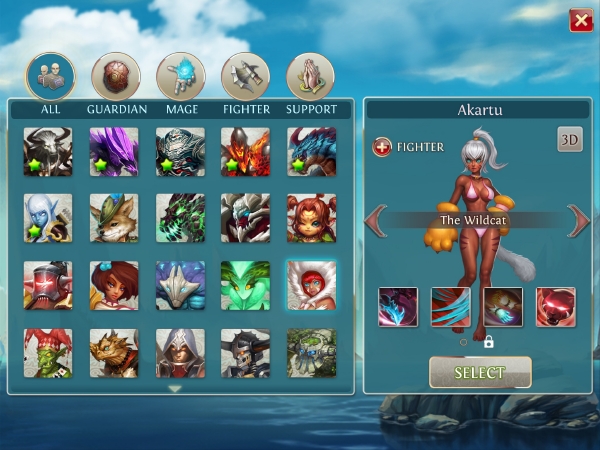Screen dimensions: 600x450
Task: Pick the red robot hero portrait
Action: (x=49, y=285)
